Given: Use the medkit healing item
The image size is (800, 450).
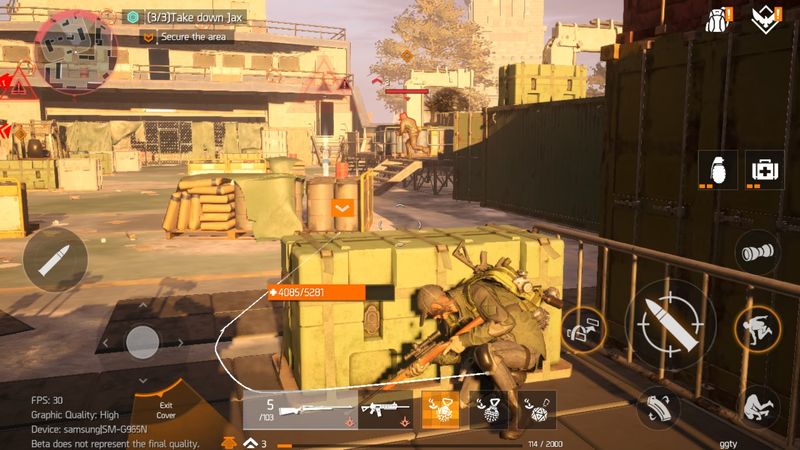Looking at the screenshot, I should [x=765, y=169].
